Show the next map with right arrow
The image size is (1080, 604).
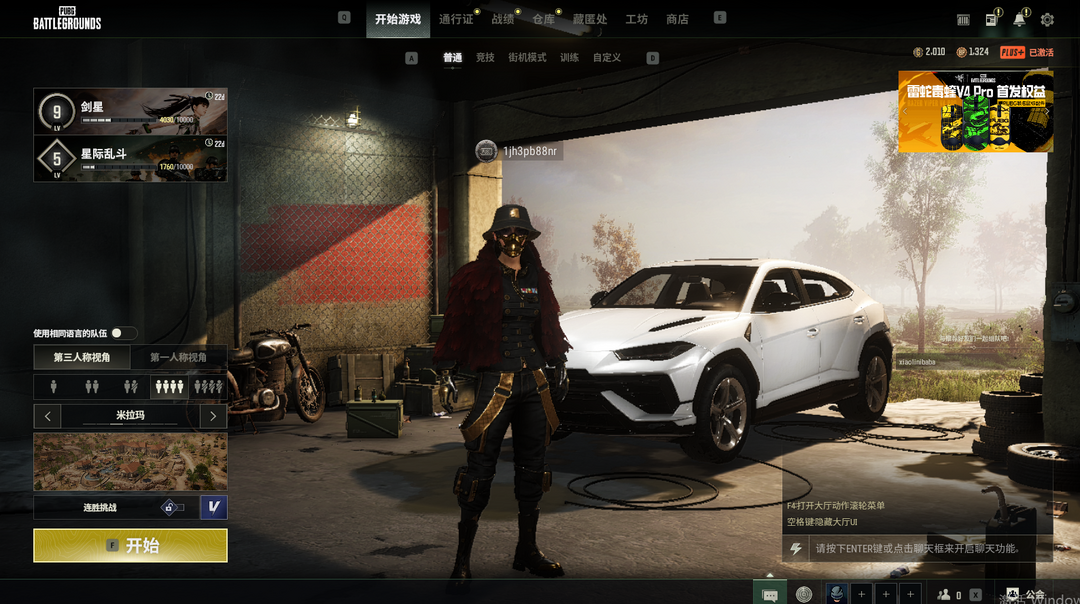point(213,415)
